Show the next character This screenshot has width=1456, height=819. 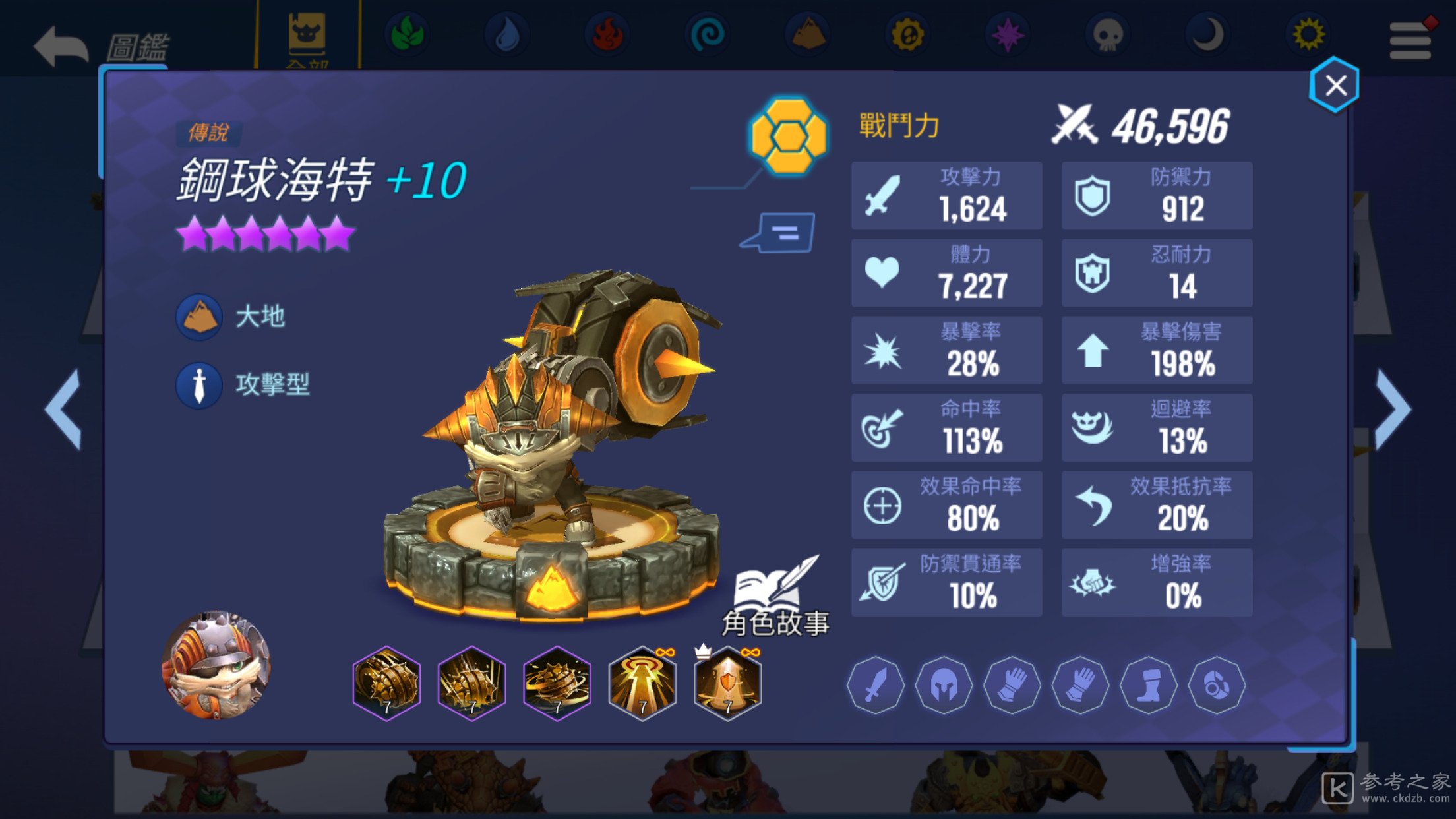(1394, 410)
